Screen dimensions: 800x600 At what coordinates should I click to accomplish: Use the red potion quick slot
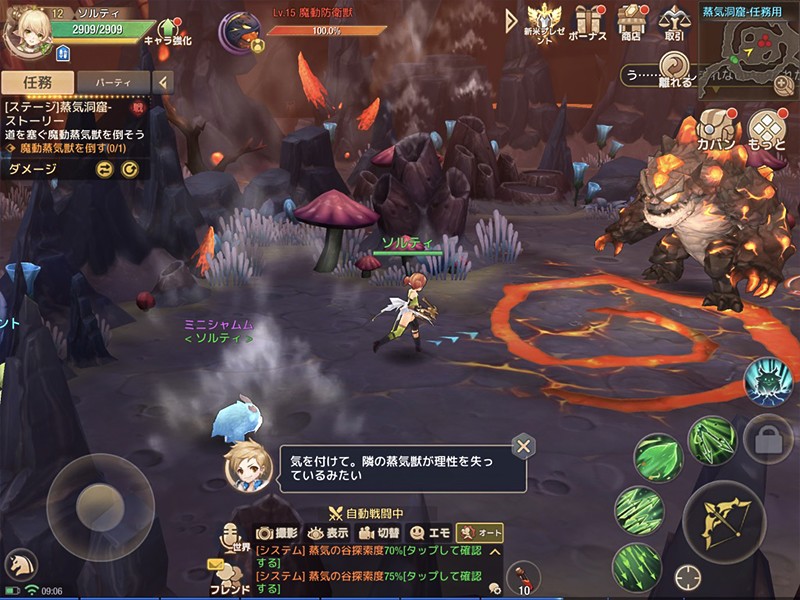[522, 576]
